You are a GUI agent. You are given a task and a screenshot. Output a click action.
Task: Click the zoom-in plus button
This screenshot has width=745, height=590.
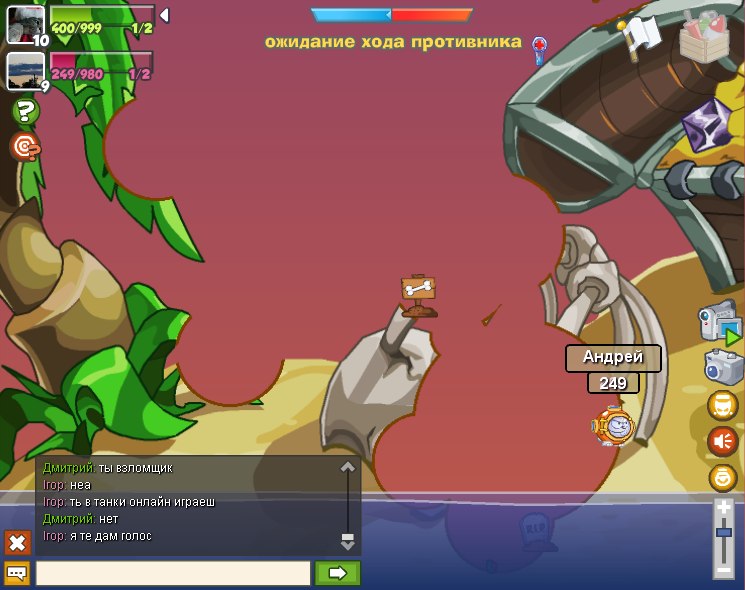[724, 508]
